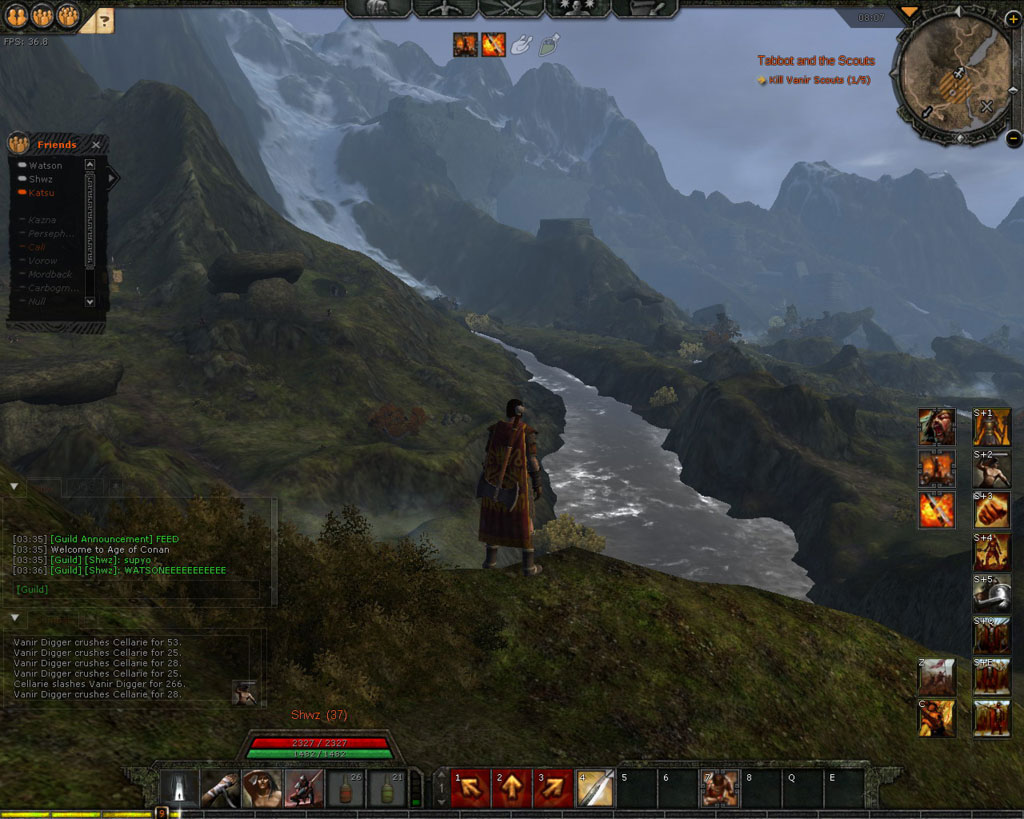Activate the upward arrow attack in slot 2

pos(511,788)
